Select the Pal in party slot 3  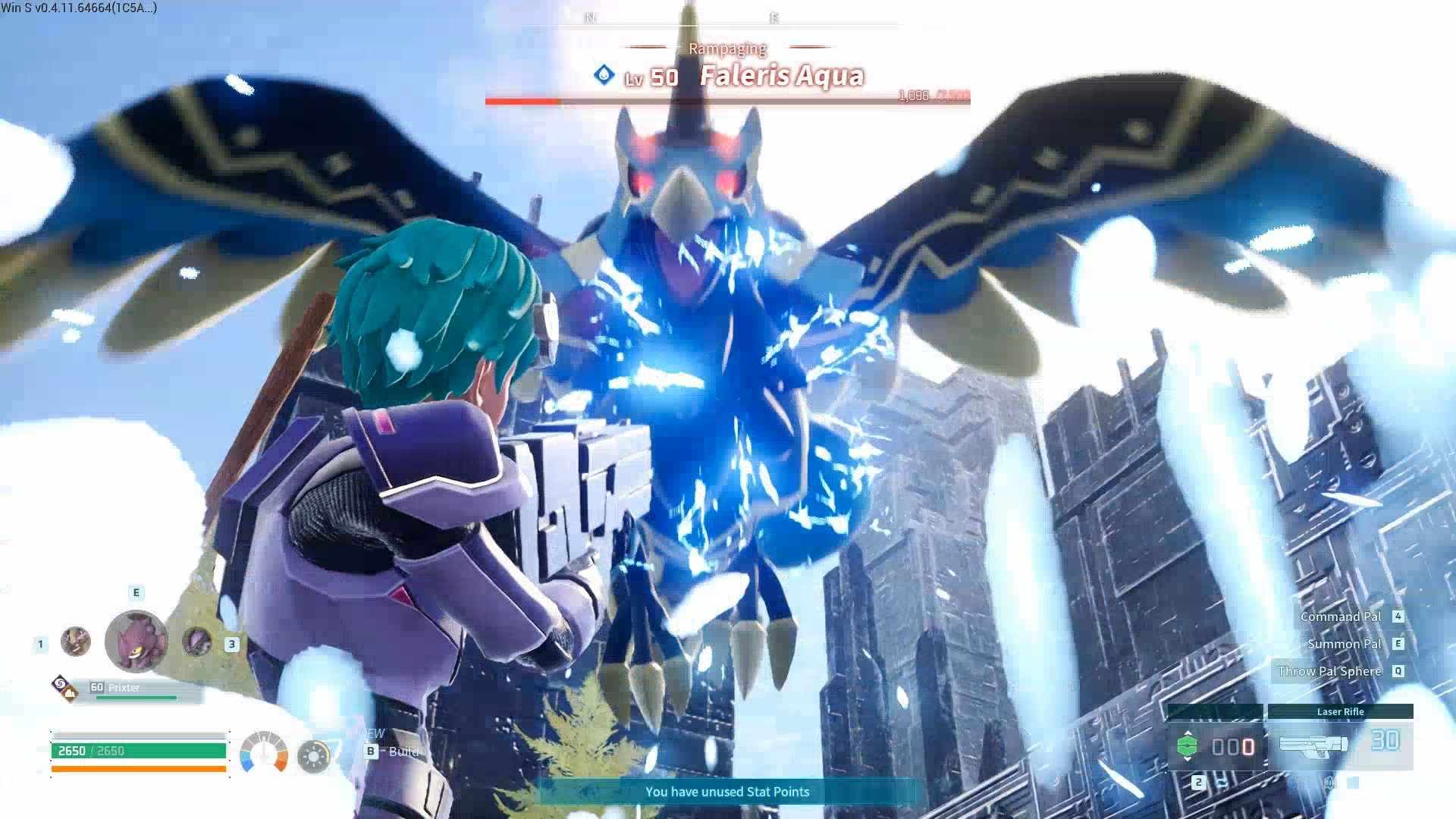tap(196, 644)
